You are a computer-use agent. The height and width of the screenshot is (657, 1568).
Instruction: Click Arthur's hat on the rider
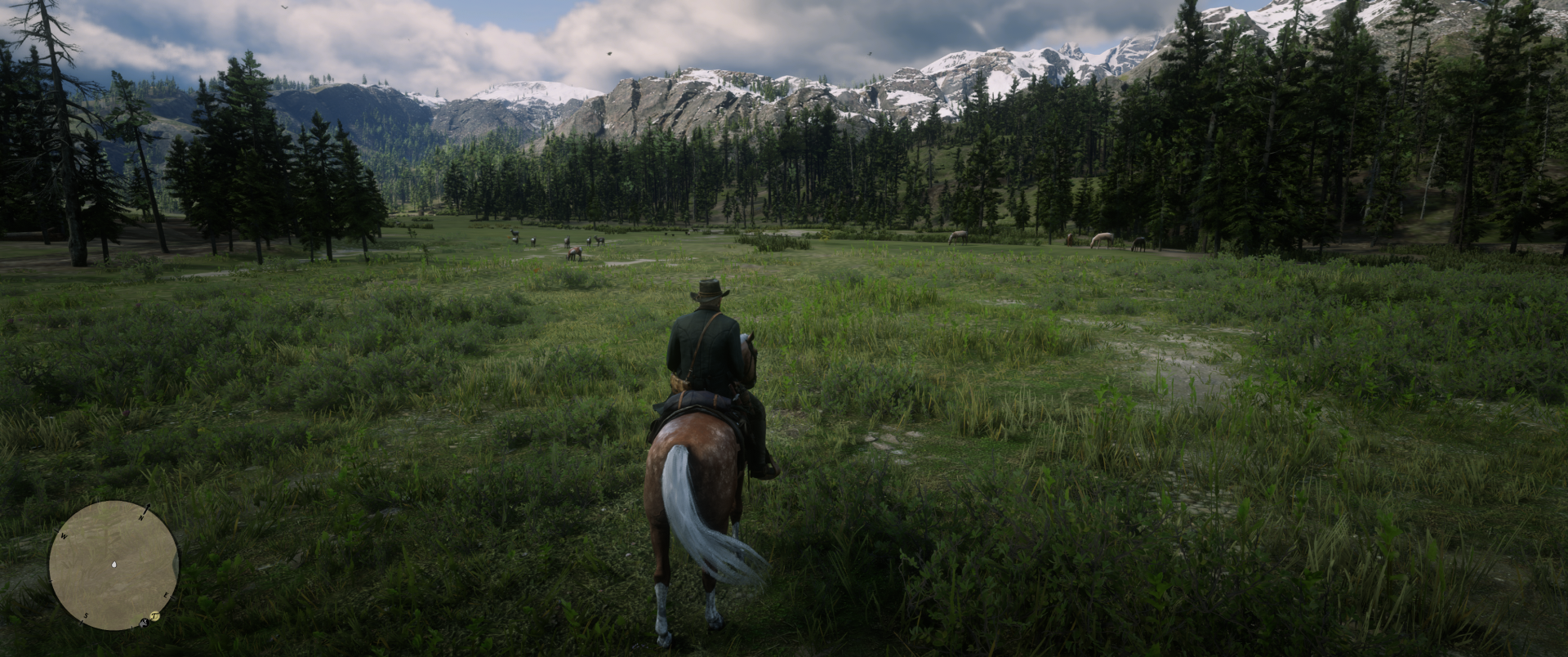(710, 291)
